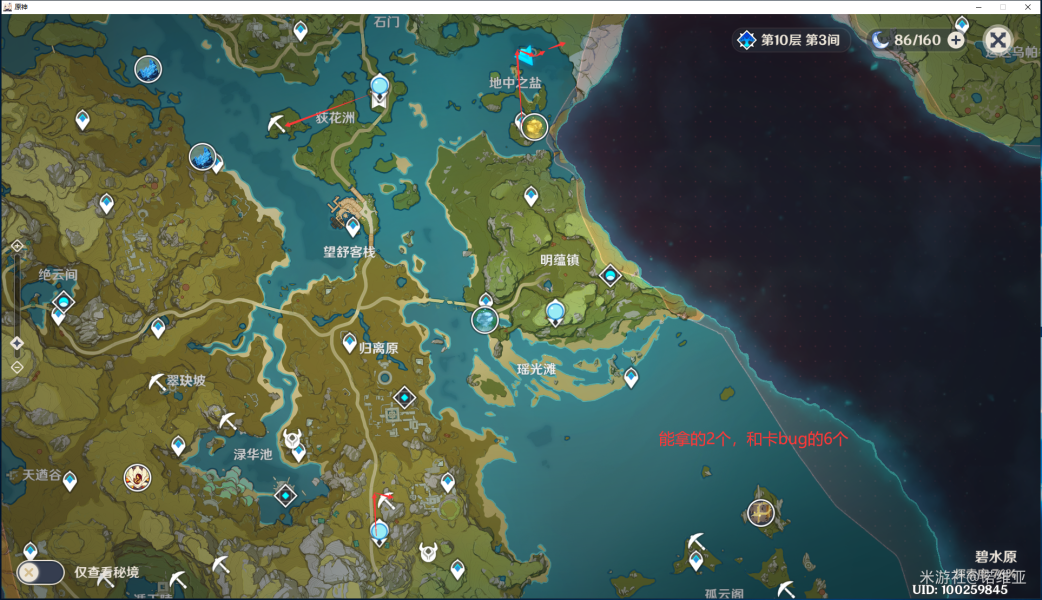Open the Spiral Abyss floor 10 indicator
This screenshot has width=1042, height=600.
[788, 40]
